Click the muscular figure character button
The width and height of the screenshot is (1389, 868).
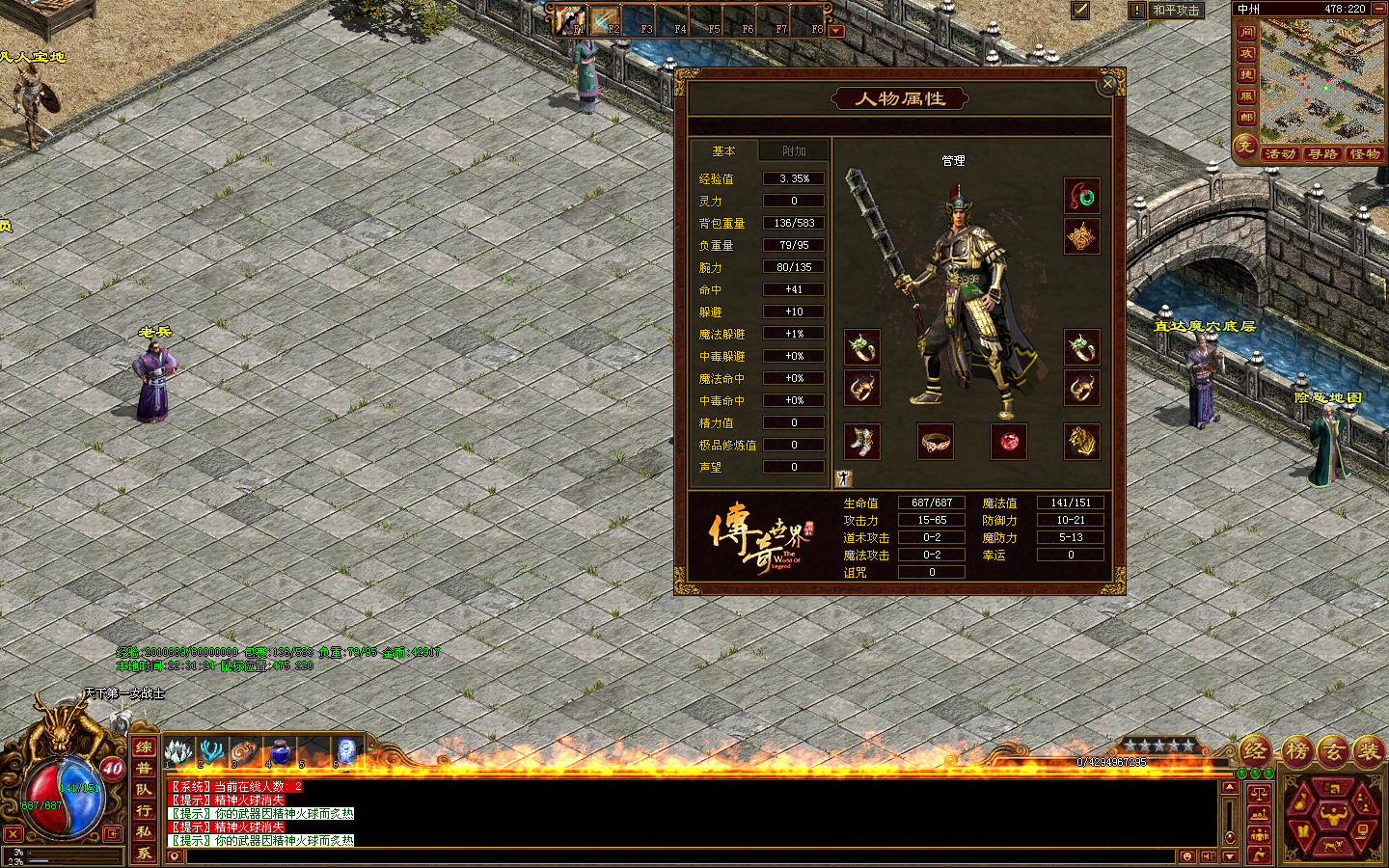click(x=1333, y=816)
